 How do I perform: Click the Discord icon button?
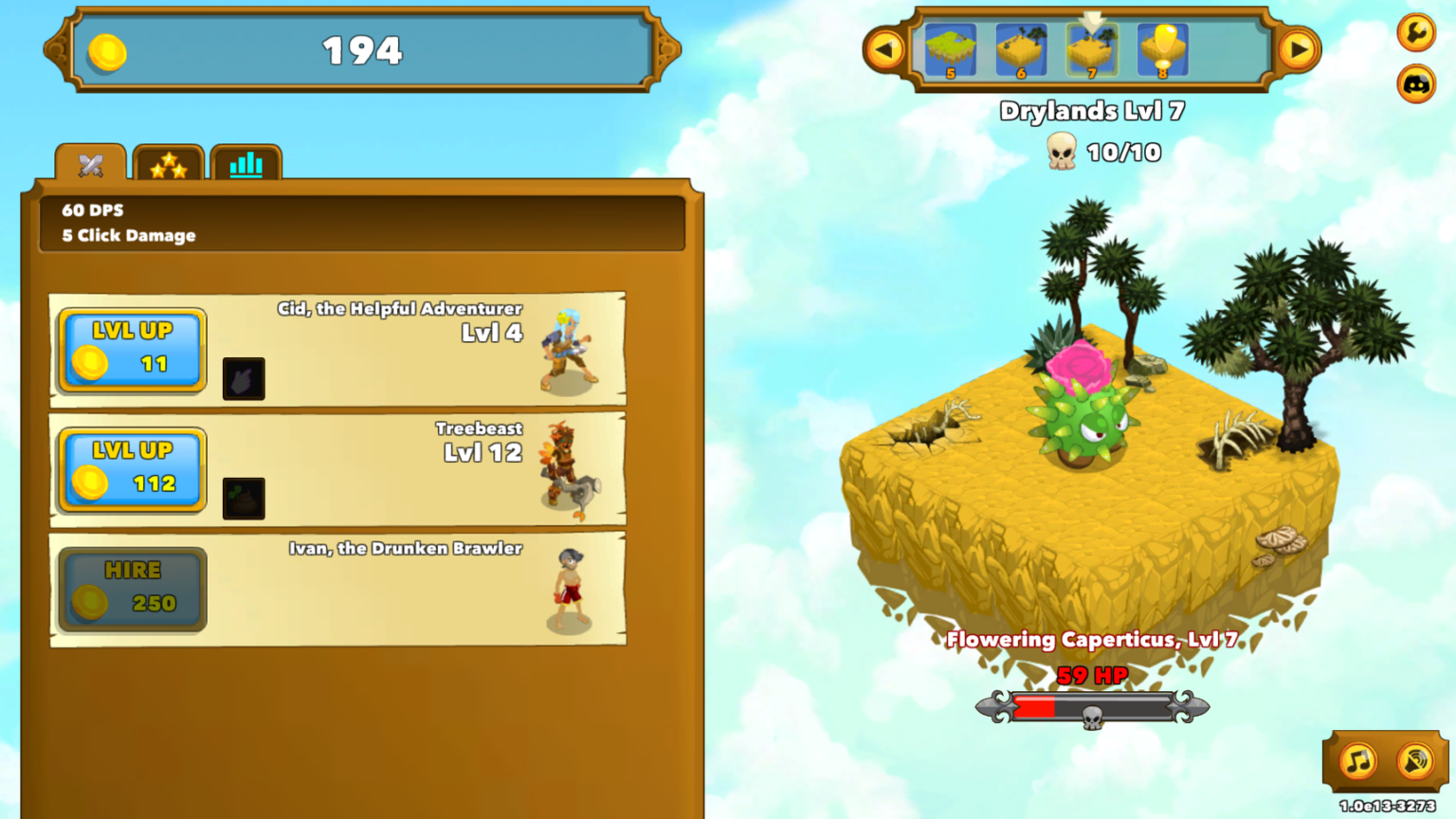pyautogui.click(x=1415, y=84)
